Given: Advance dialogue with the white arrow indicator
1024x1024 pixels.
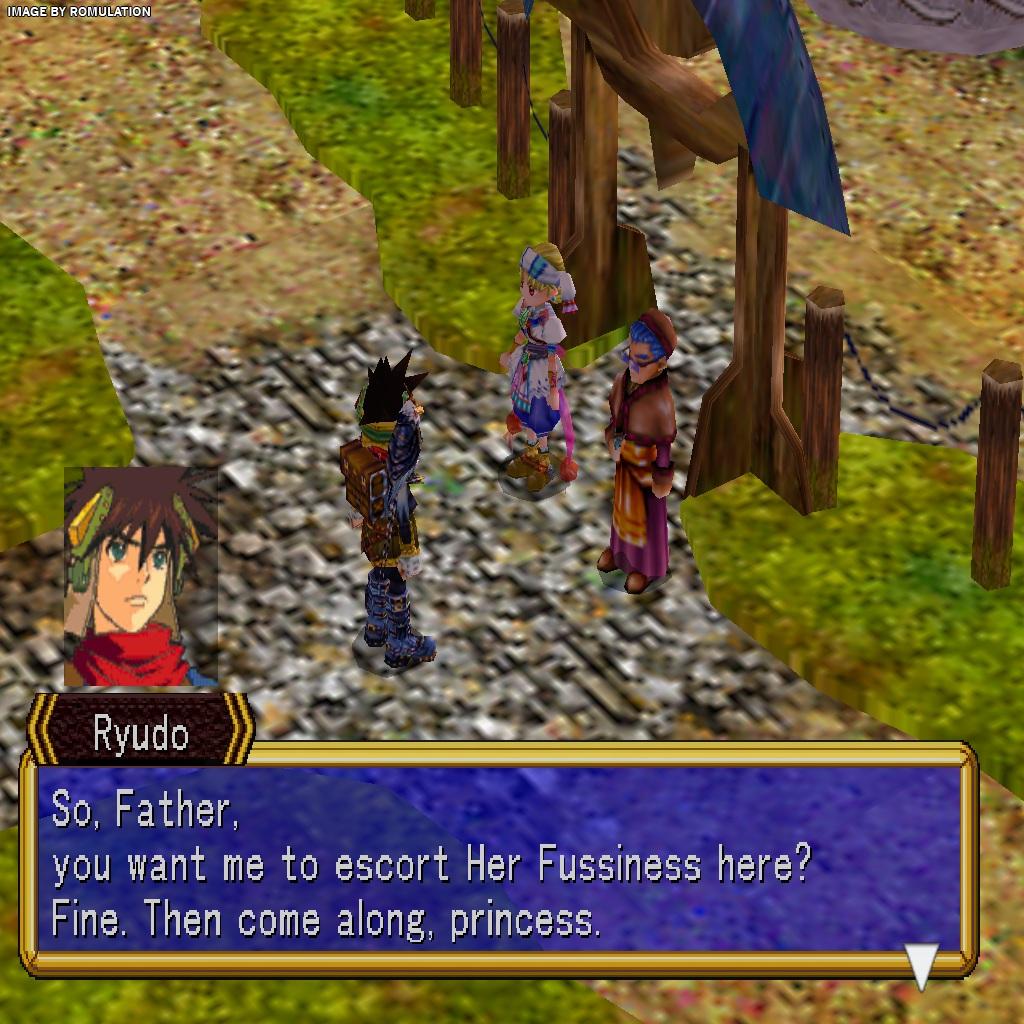Looking at the screenshot, I should point(921,964).
